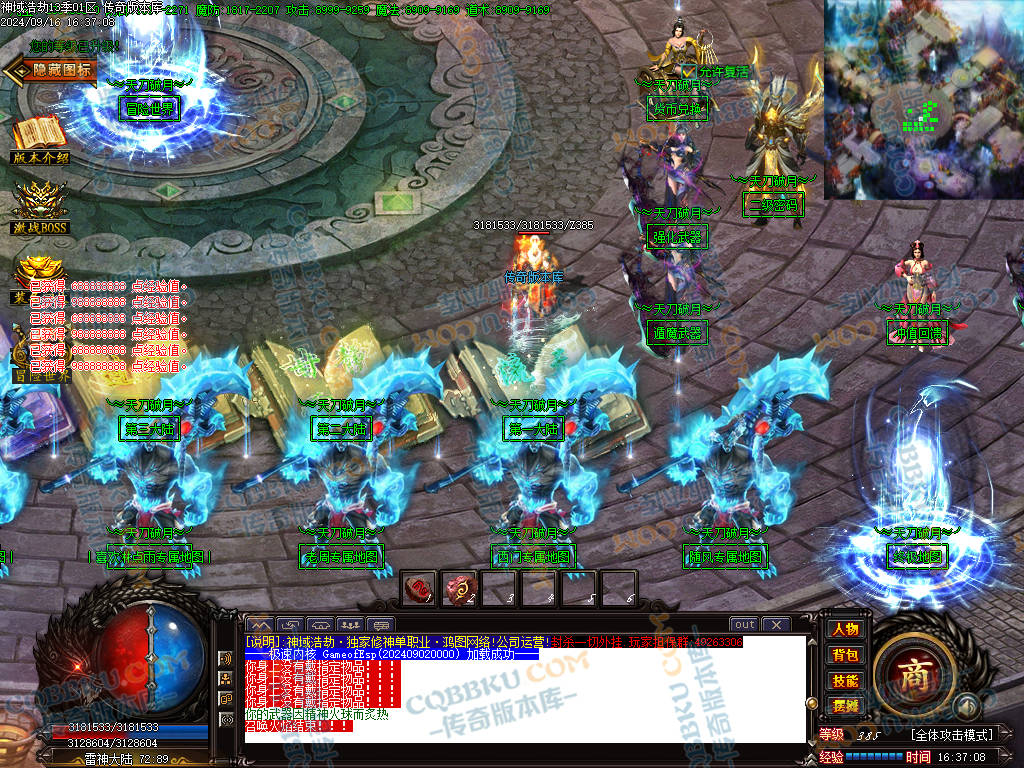This screenshot has height=768, width=1024.
Task: Open the 技能 skills panel
Action: pos(845,681)
